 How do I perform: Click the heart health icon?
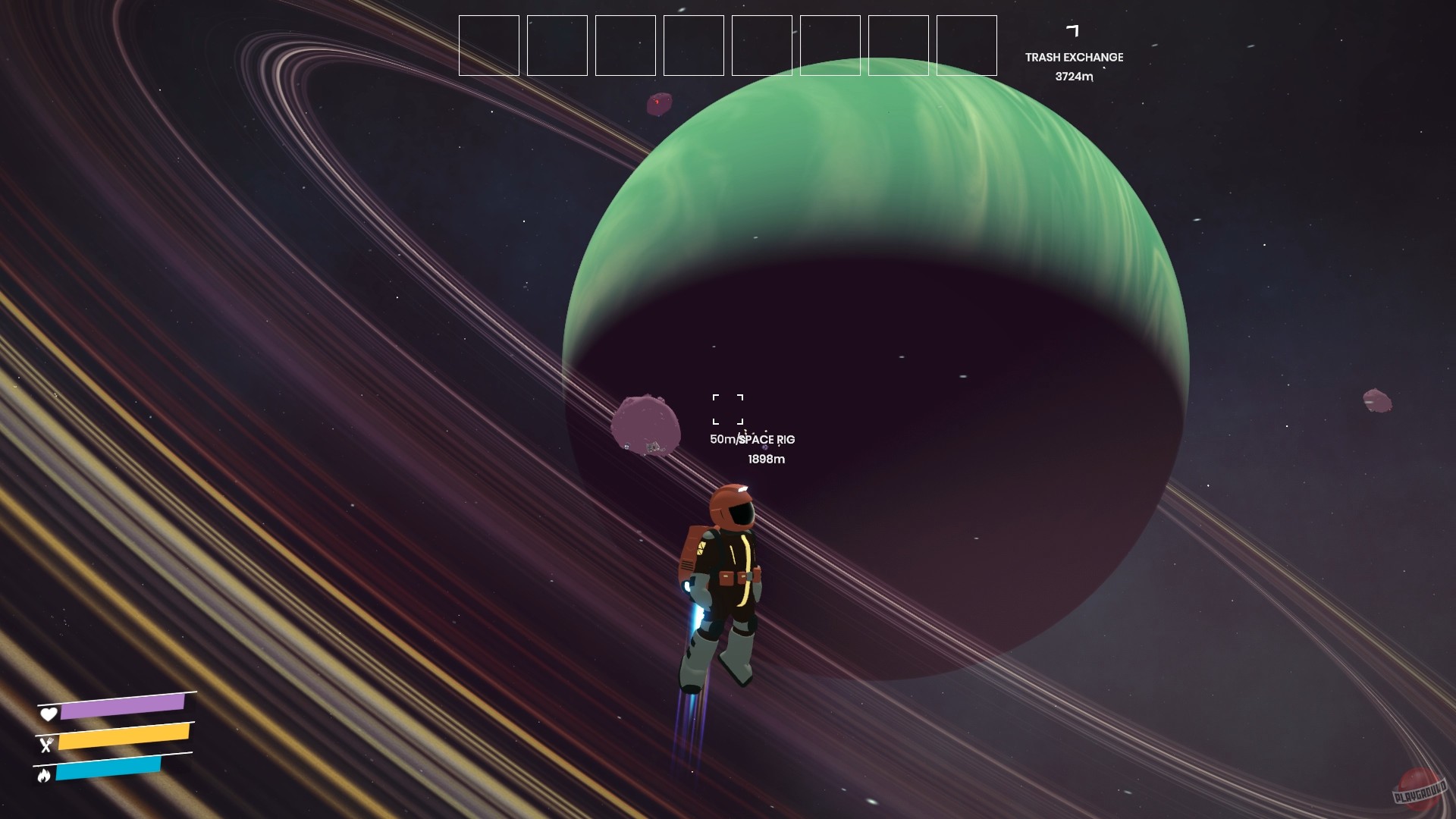[x=47, y=714]
